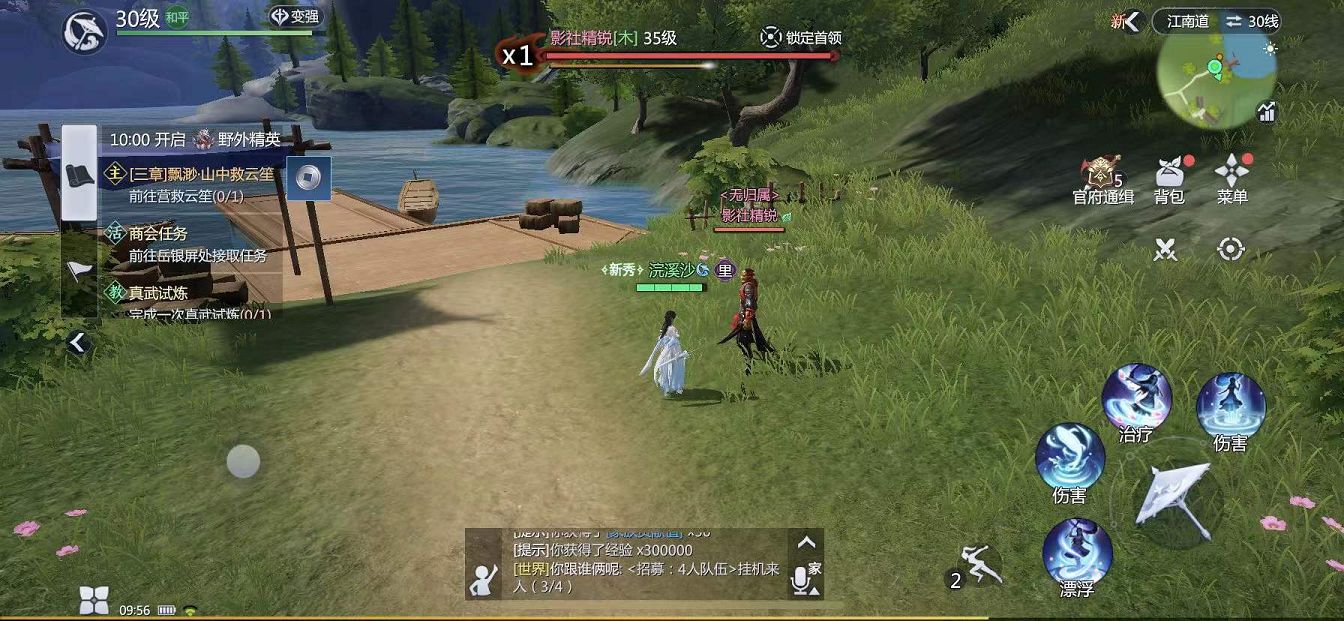
Task: Activate the 治疗 healing skill
Action: pos(1137,397)
